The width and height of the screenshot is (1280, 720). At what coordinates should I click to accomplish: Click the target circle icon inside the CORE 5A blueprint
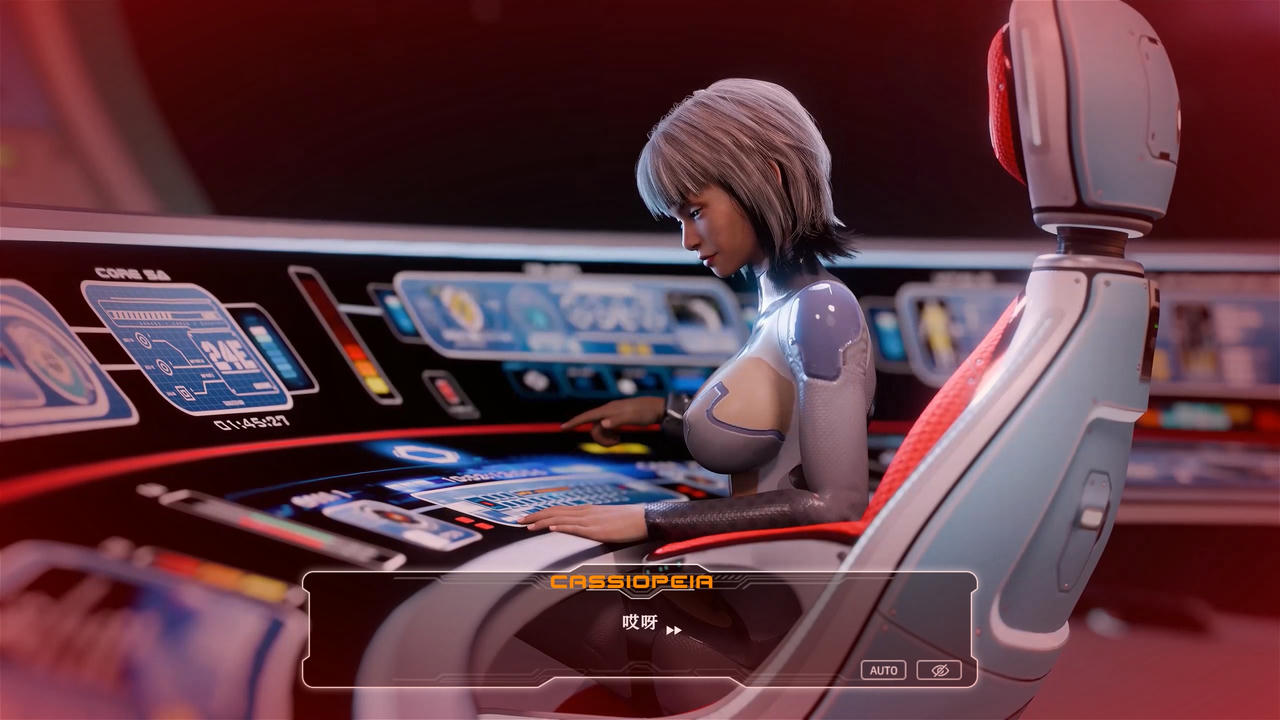(x=145, y=340)
